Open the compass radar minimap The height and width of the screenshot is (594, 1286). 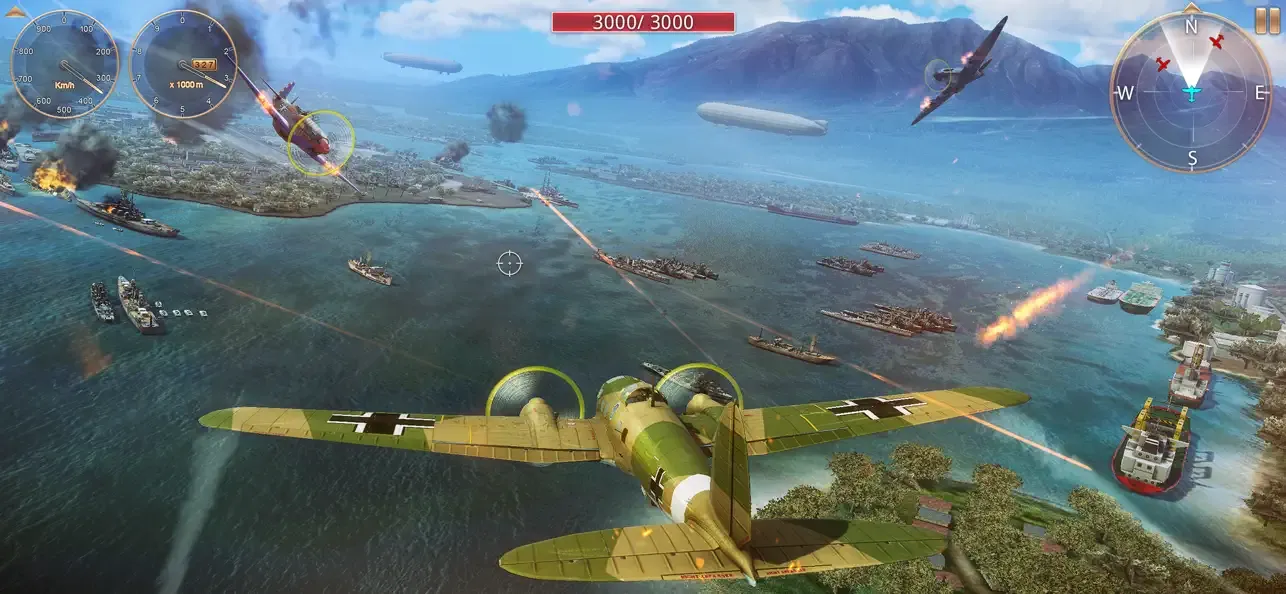(x=1190, y=92)
